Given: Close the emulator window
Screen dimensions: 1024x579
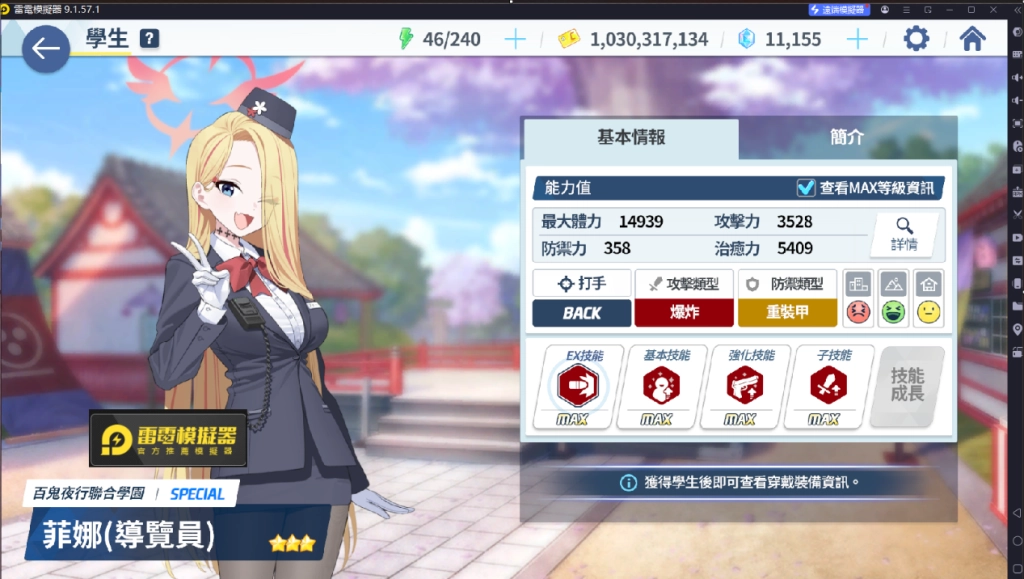Looking at the screenshot, I should [x=993, y=9].
